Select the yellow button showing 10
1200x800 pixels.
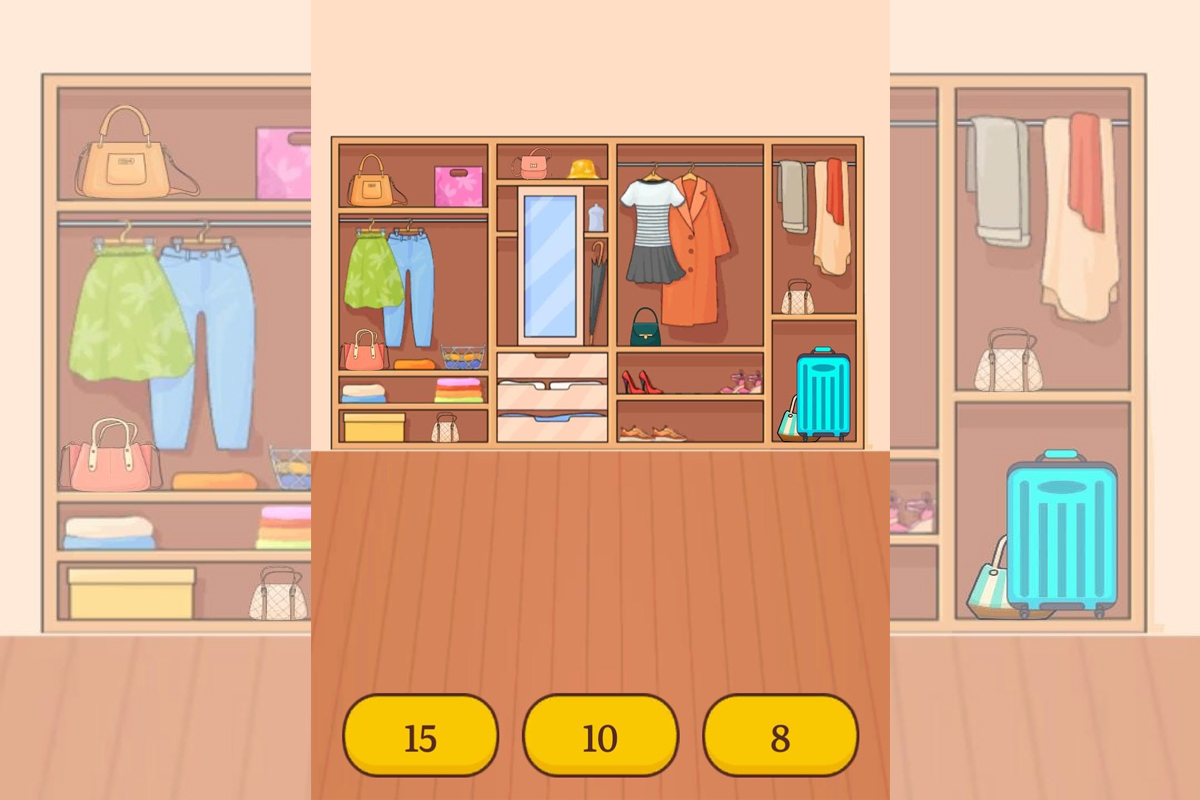(600, 736)
